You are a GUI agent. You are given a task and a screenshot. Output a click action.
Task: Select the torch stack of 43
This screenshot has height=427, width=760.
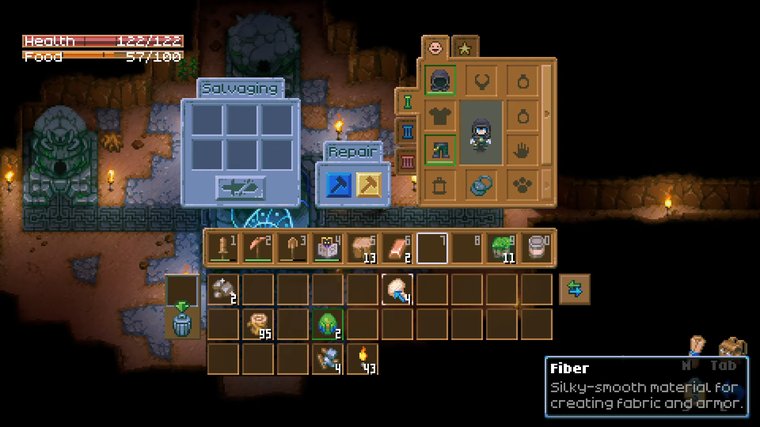coord(364,359)
